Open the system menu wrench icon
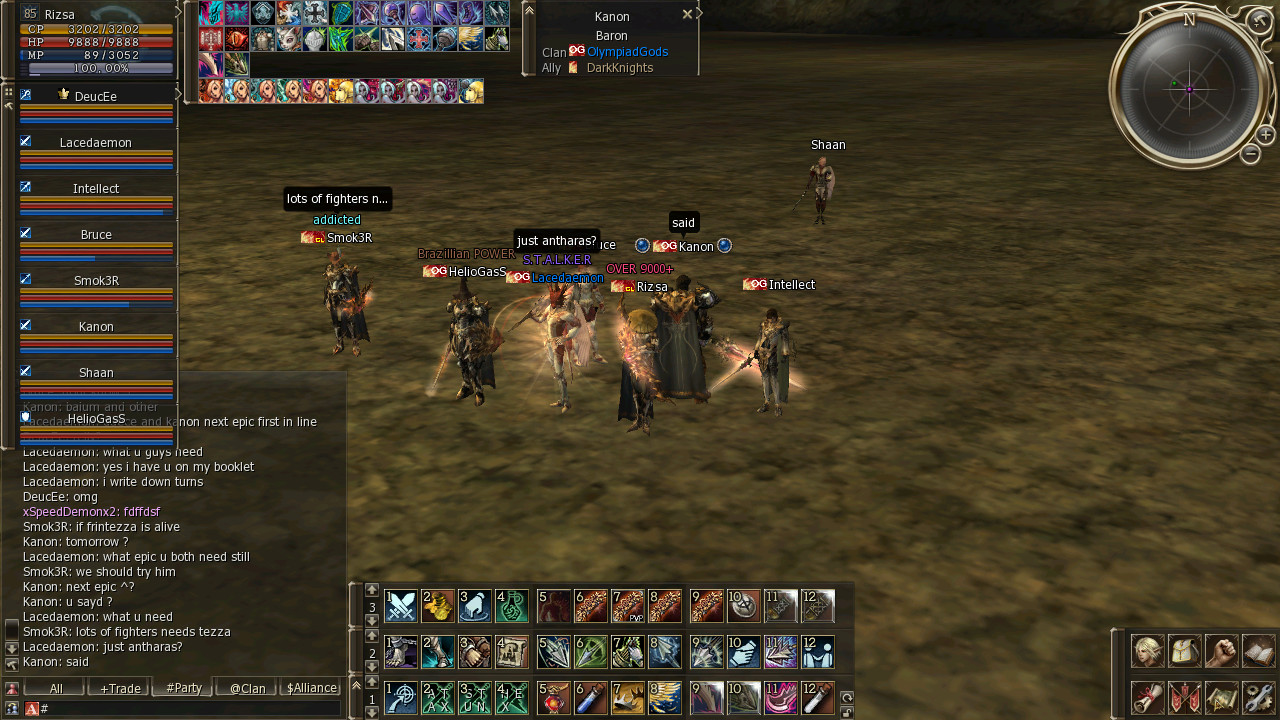The width and height of the screenshot is (1280, 720). pyautogui.click(x=1258, y=697)
